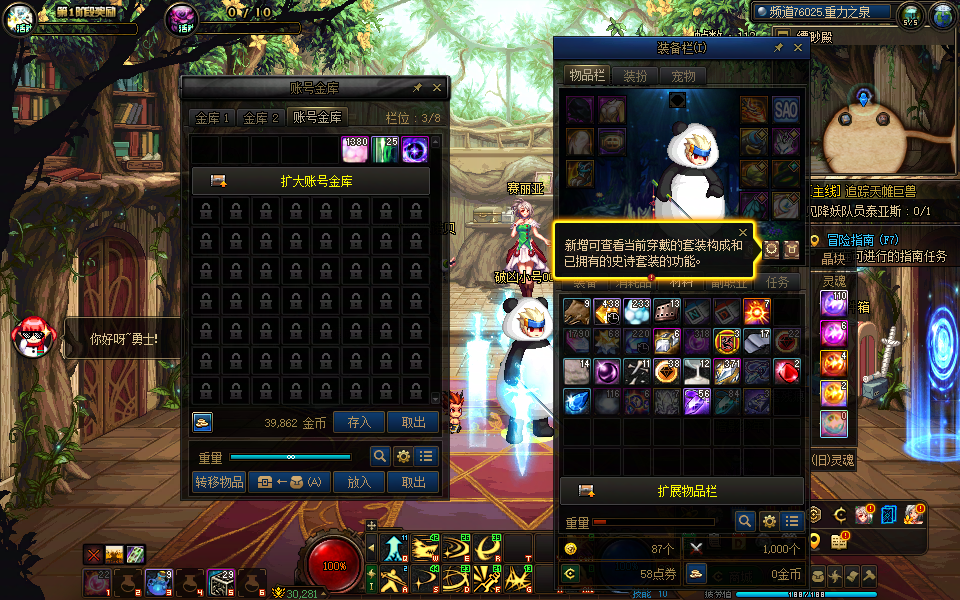The height and width of the screenshot is (600, 960).
Task: Close the equipment window 装备栏
Action: point(798,47)
